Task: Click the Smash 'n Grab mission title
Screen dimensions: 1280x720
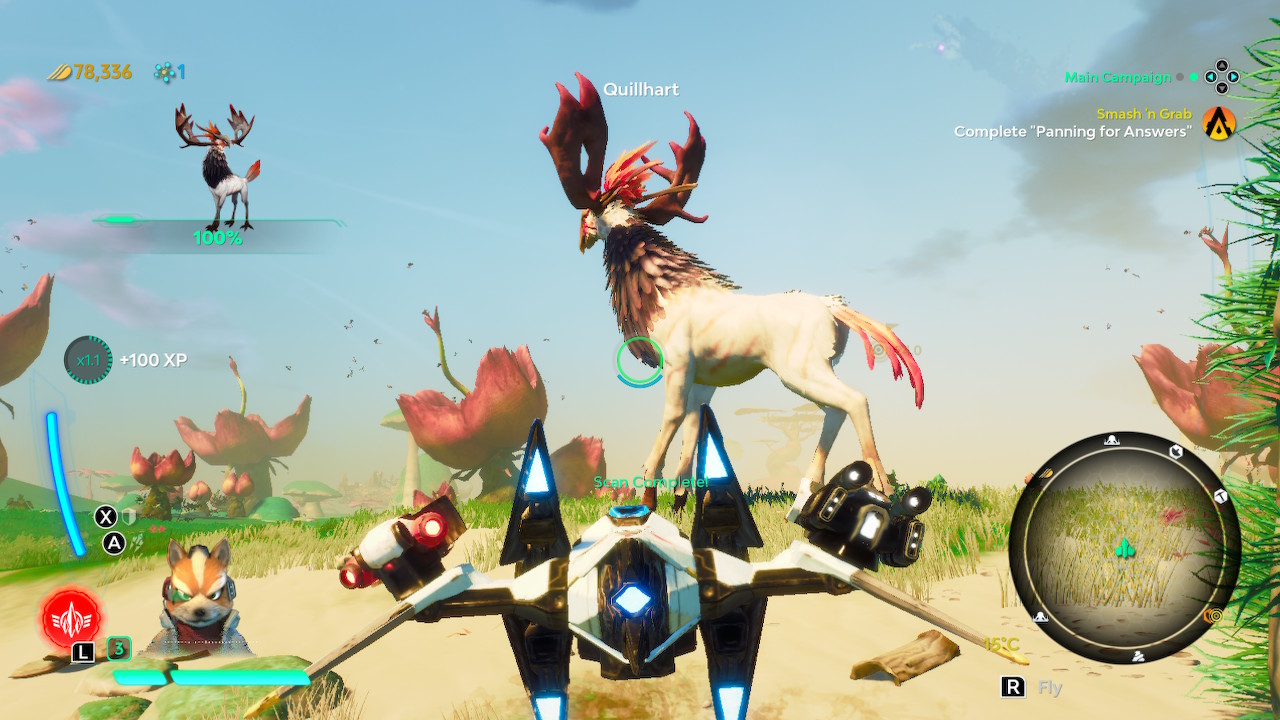Action: (1143, 113)
